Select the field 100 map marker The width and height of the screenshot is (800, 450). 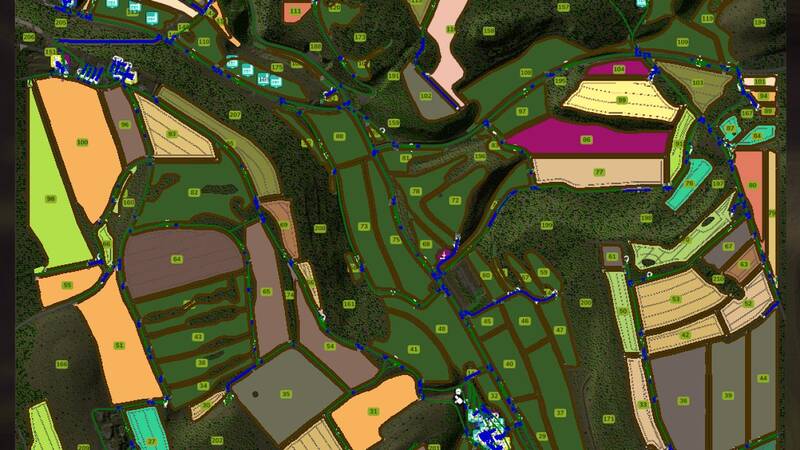pyautogui.click(x=82, y=143)
